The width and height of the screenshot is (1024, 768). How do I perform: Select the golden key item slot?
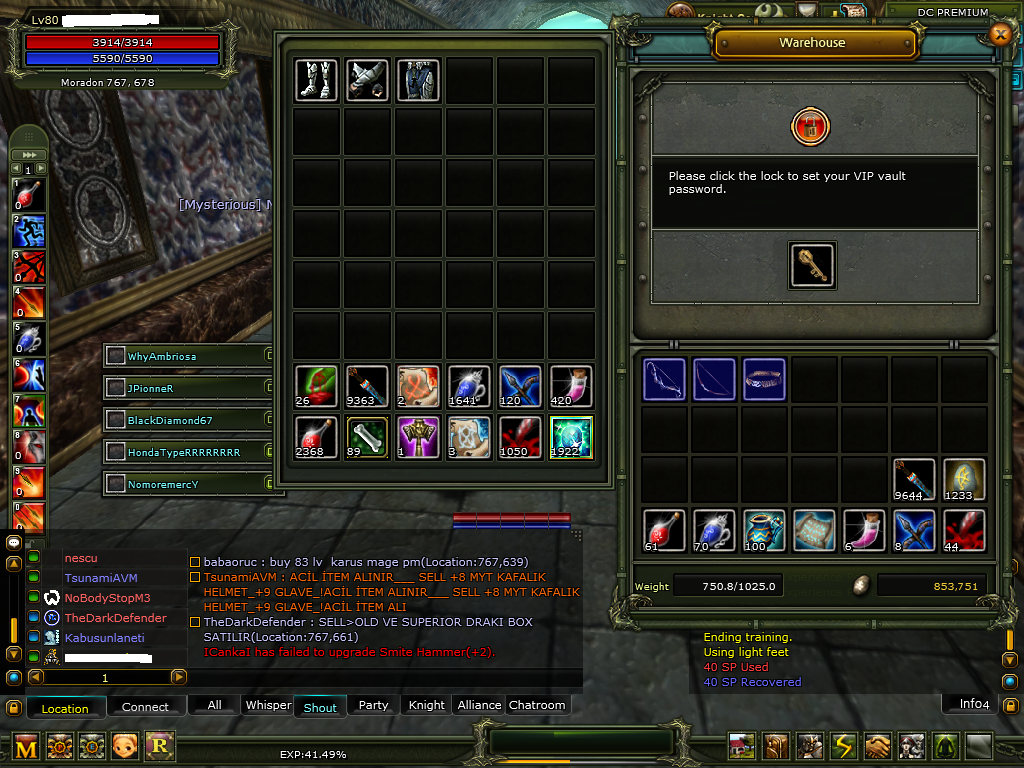pyautogui.click(x=812, y=266)
